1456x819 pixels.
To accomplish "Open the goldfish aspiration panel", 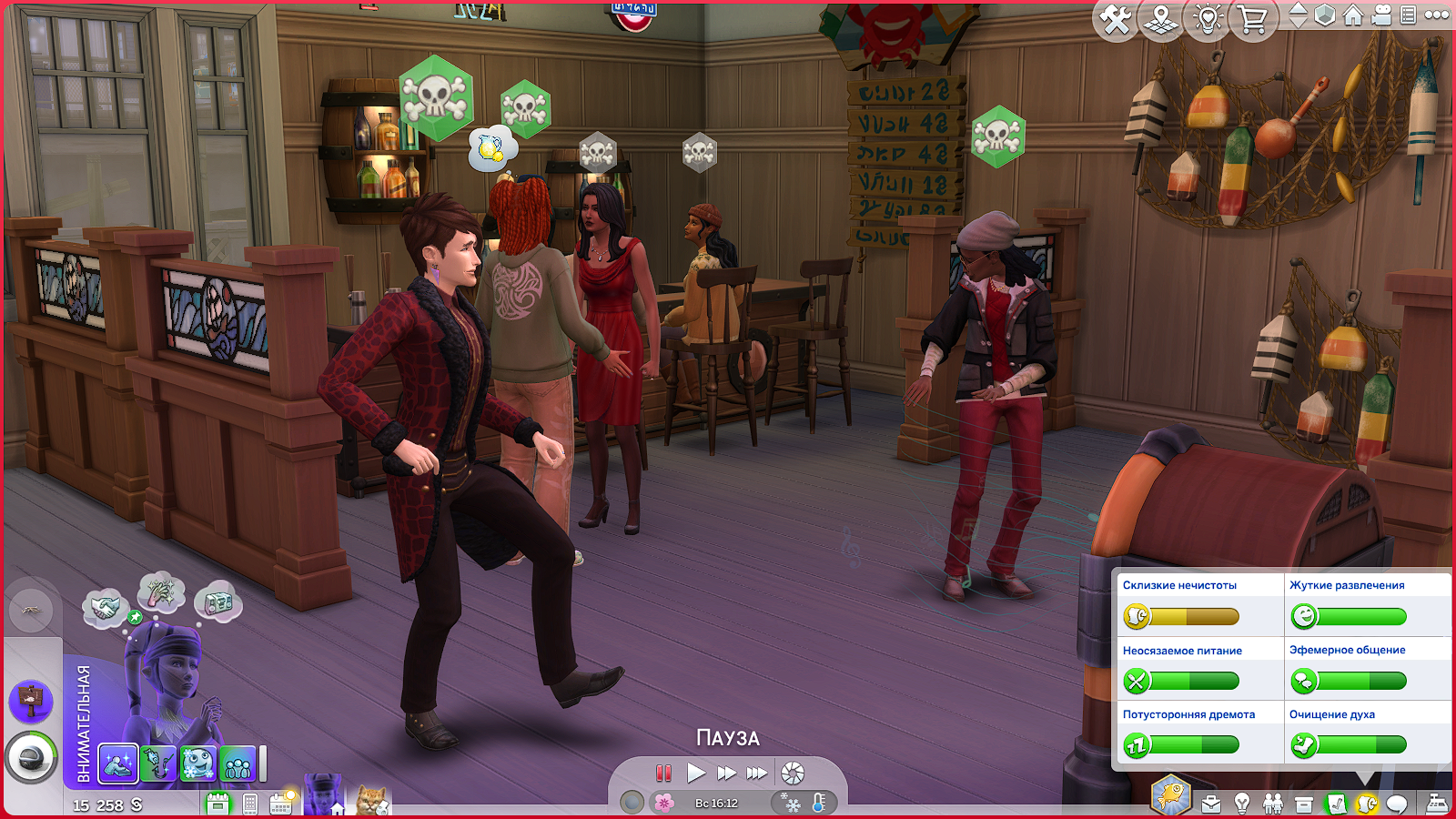I will tap(1171, 794).
